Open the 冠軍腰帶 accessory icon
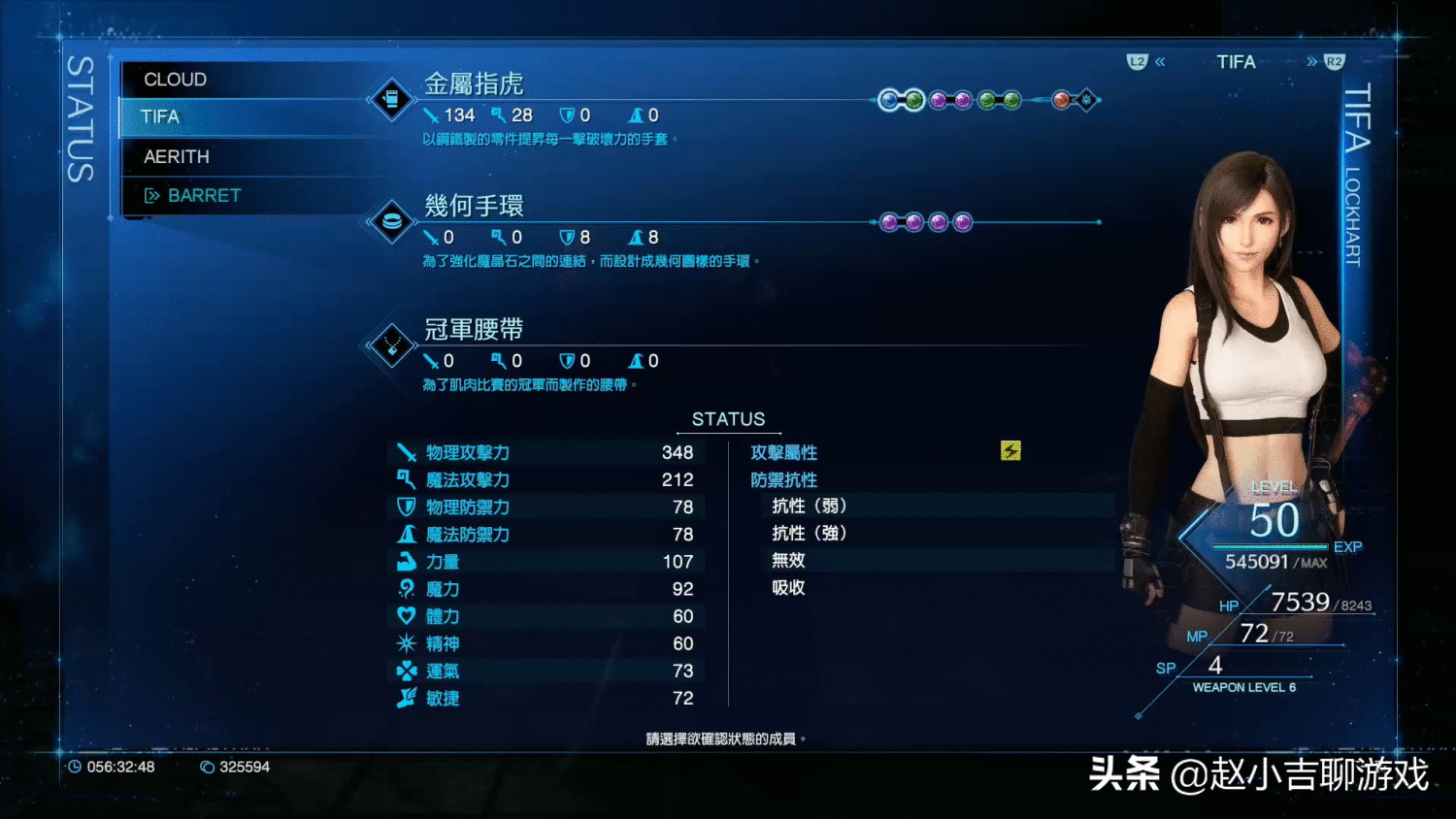This screenshot has width=1456, height=819. click(391, 347)
